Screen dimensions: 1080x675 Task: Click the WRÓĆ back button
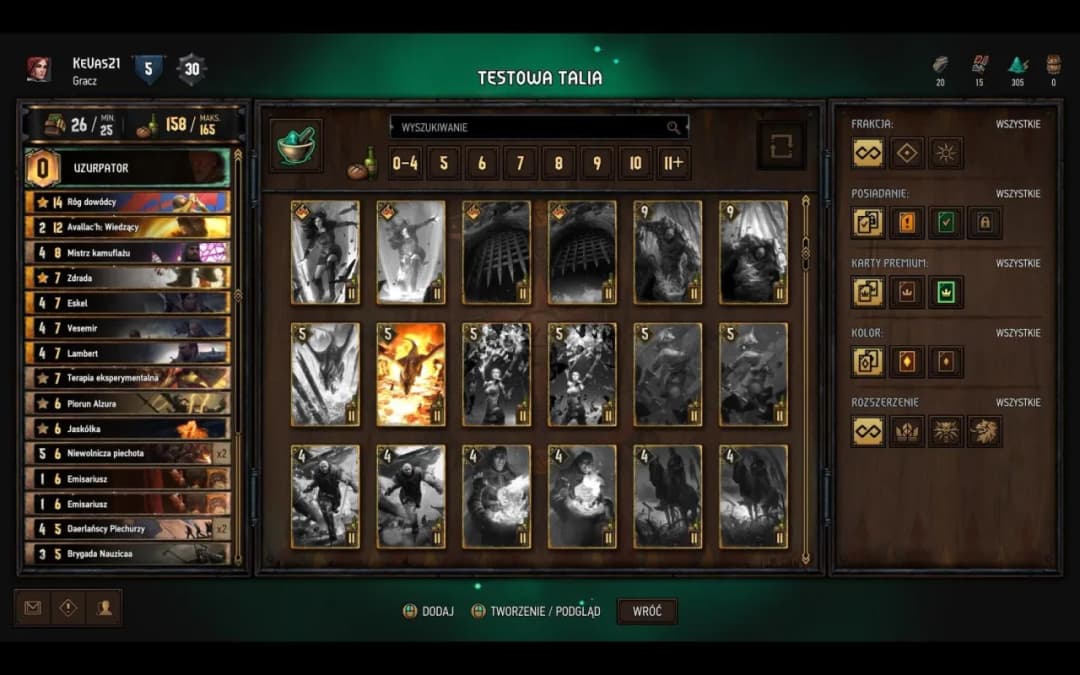click(x=647, y=611)
